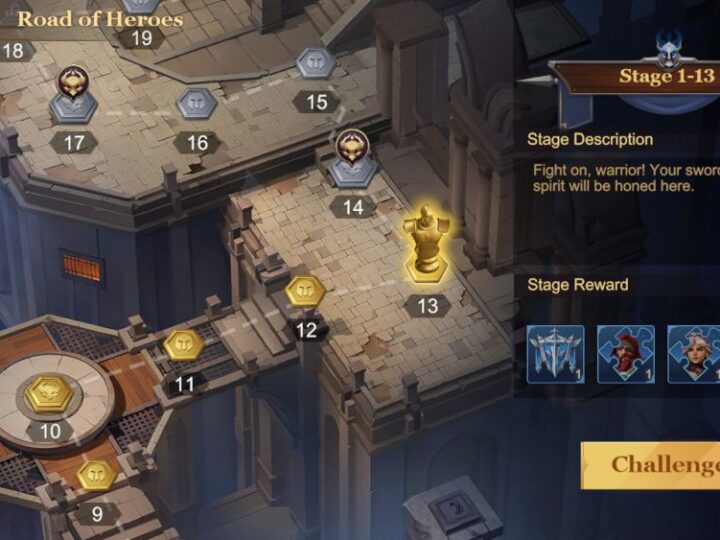Select stage 19 node

pyautogui.click(x=142, y=8)
